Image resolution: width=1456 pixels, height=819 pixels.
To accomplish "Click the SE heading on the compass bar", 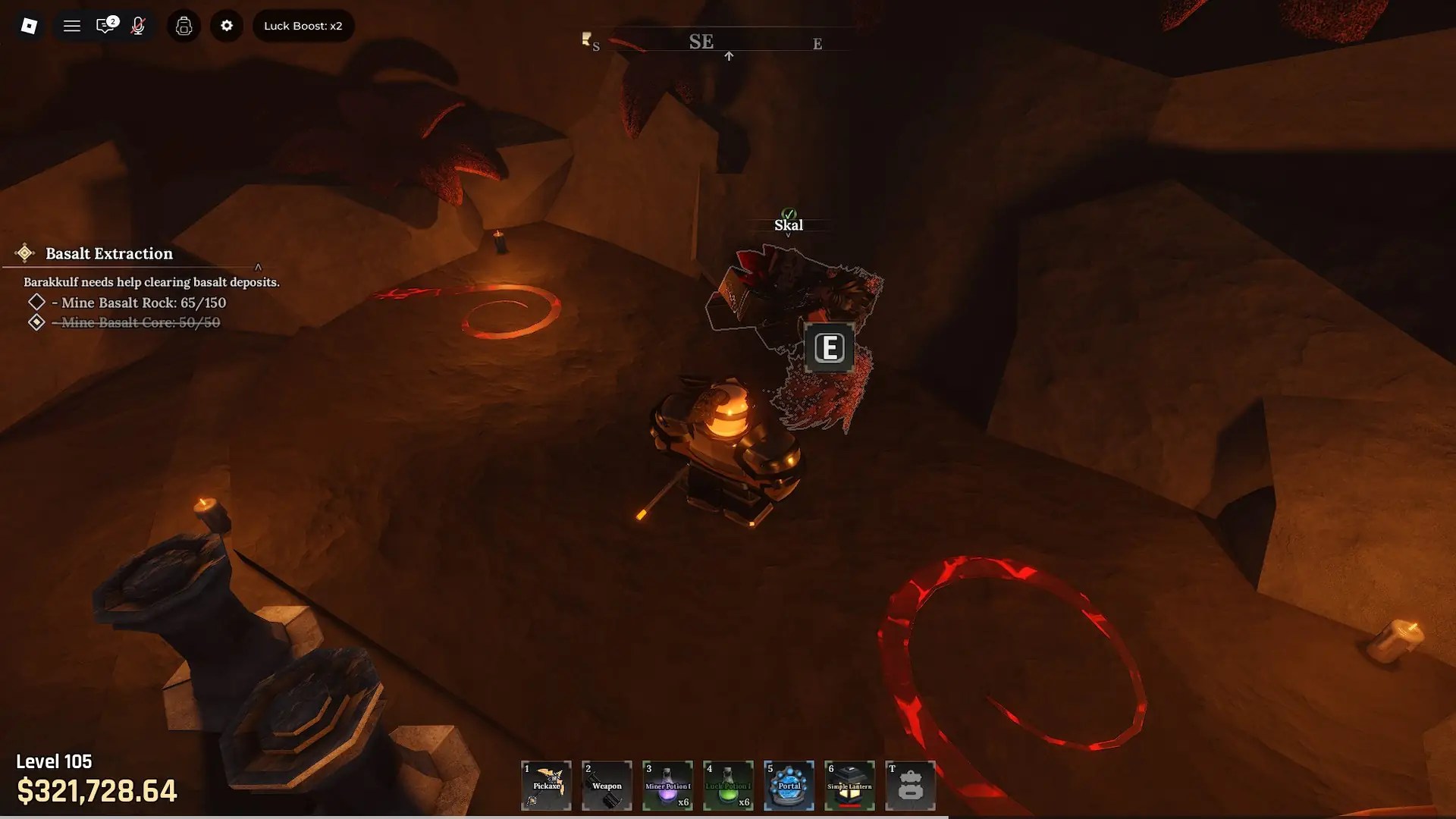I will [x=701, y=42].
